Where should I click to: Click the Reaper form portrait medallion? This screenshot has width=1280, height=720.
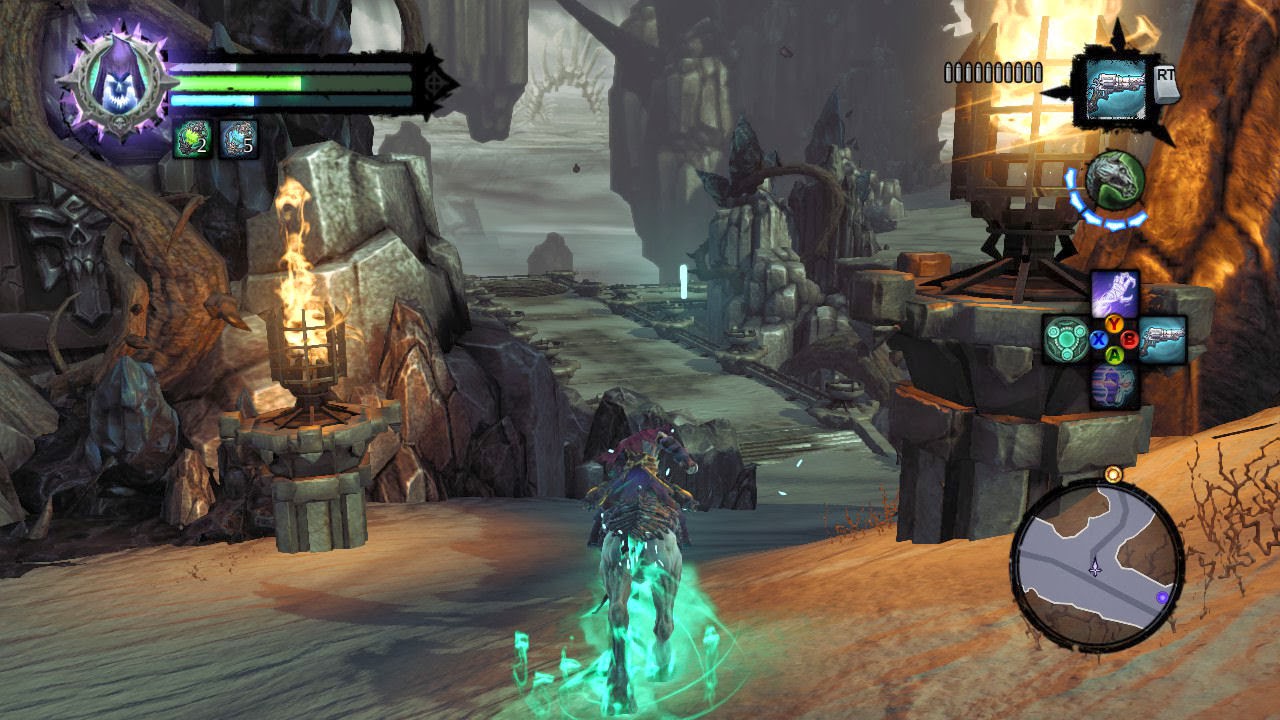(x=109, y=81)
